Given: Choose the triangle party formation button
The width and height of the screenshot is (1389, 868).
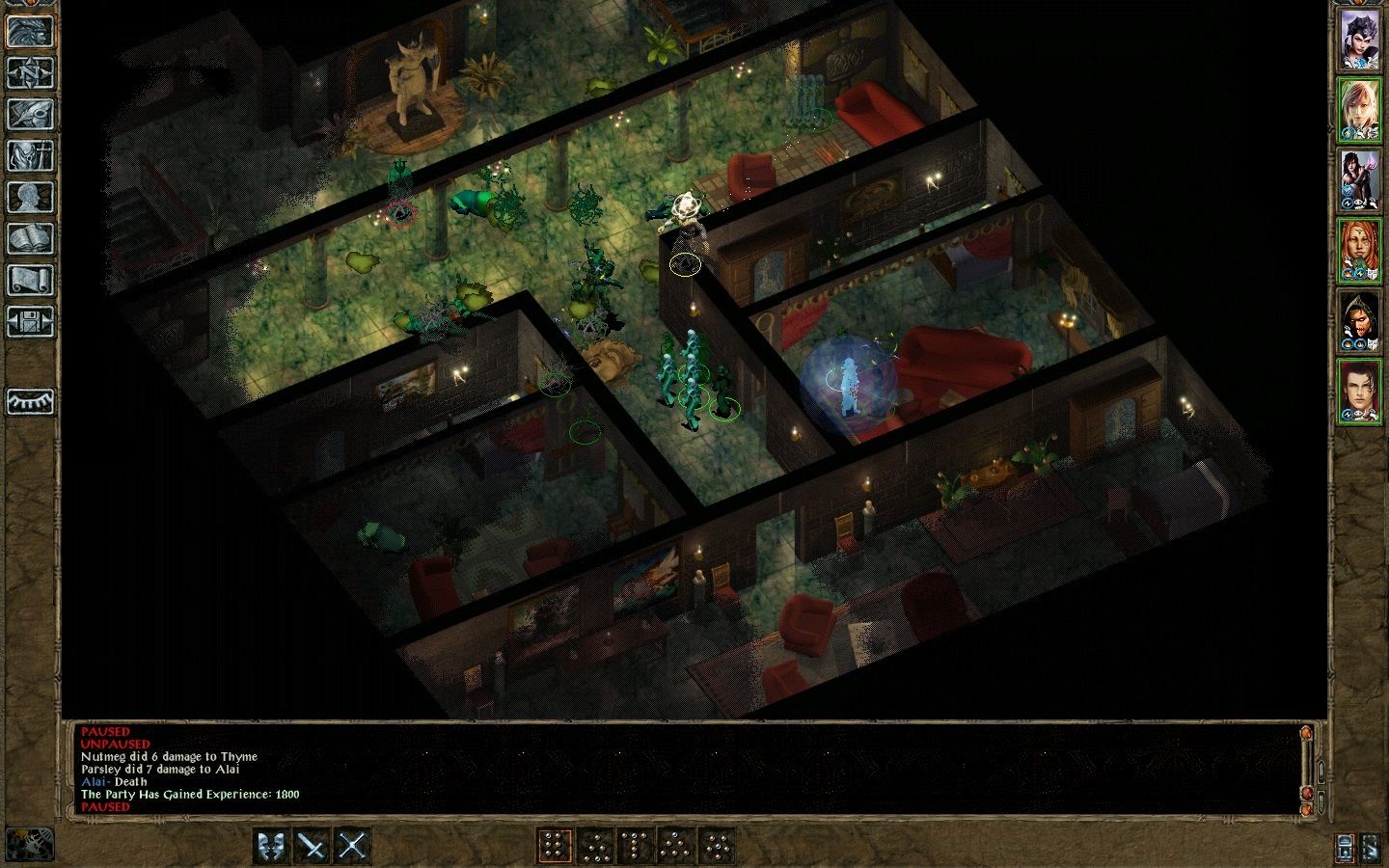Looking at the screenshot, I should coord(675,846).
